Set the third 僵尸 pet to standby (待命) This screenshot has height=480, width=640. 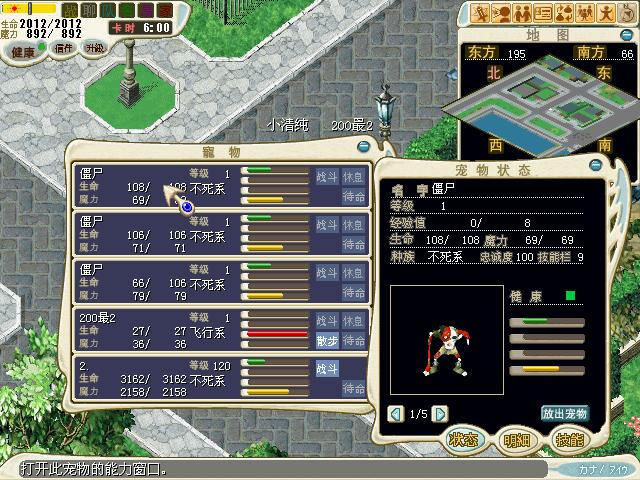click(353, 293)
